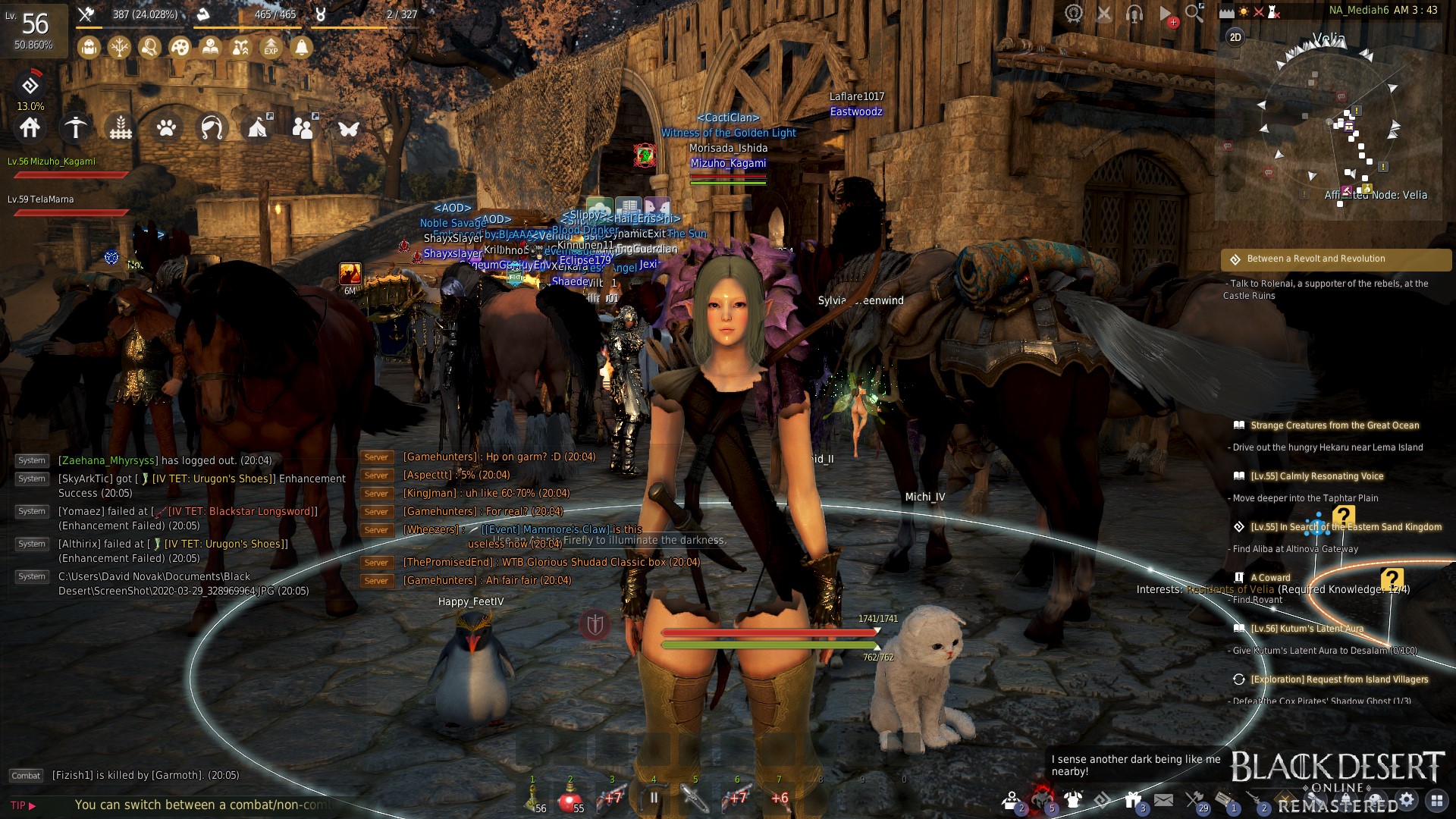Select the fairy butterfly icon
This screenshot has height=819, width=1456.
click(x=349, y=127)
